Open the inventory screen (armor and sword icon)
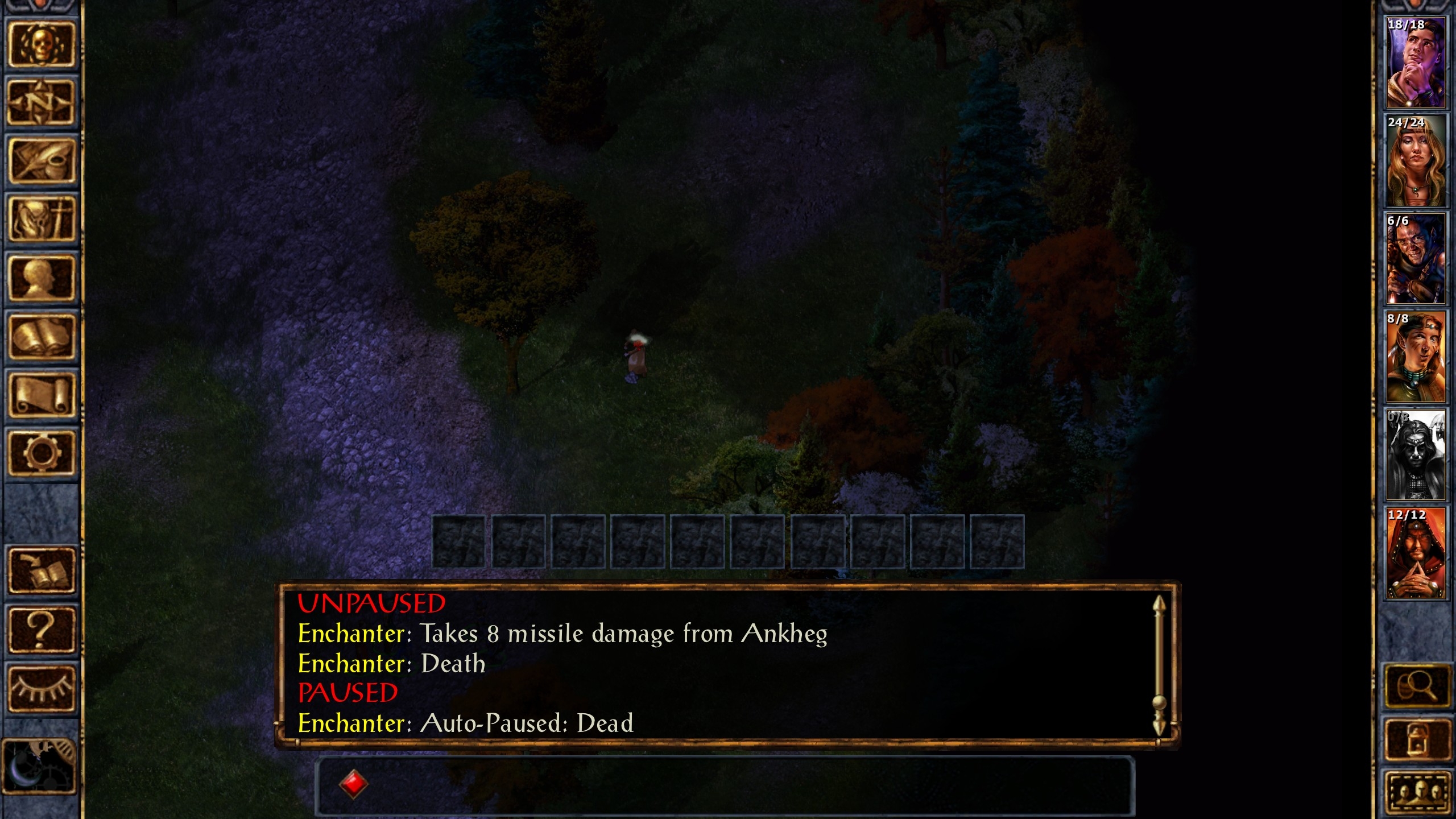The width and height of the screenshot is (1456, 819). point(41,219)
